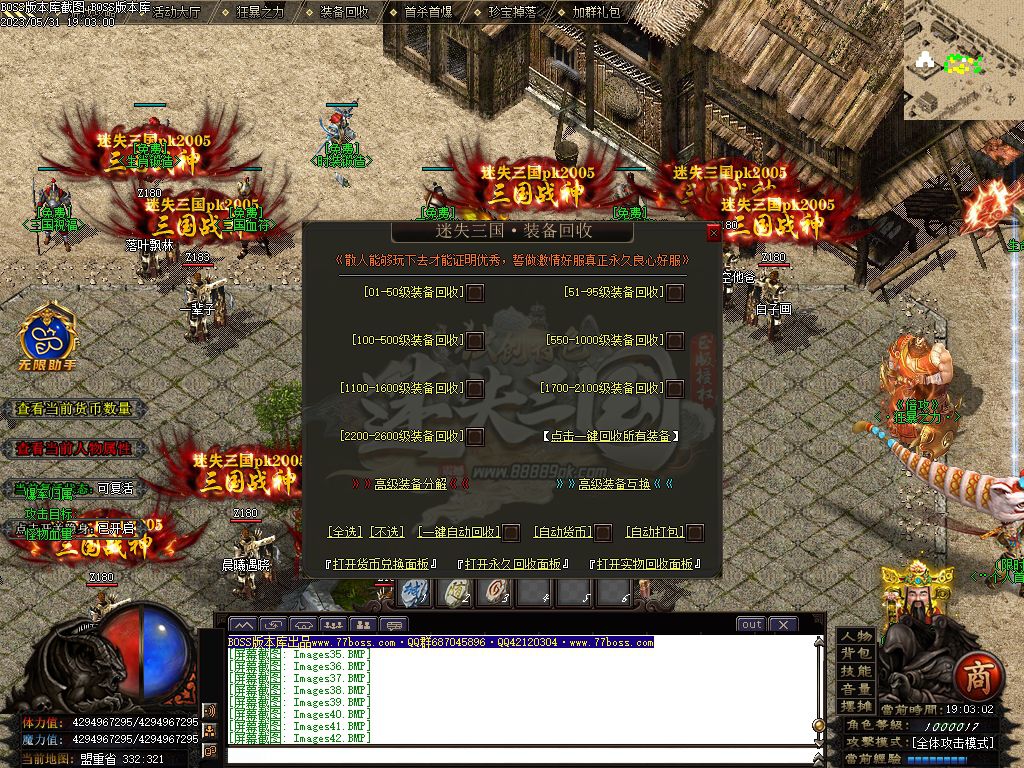Open 打开永久回收面板 link
This screenshot has height=768, width=1024.
click(x=512, y=564)
